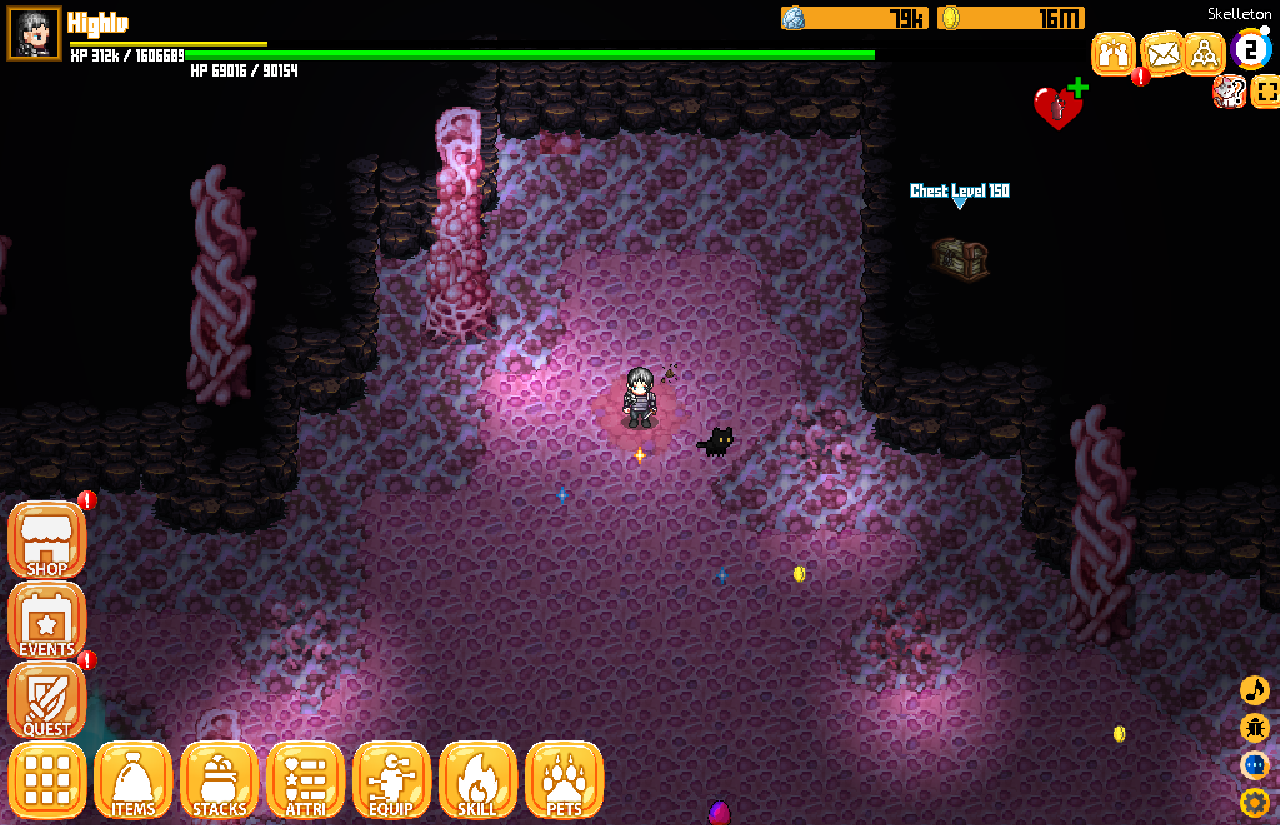
Task: Toggle music with the note icon
Action: tap(1254, 690)
